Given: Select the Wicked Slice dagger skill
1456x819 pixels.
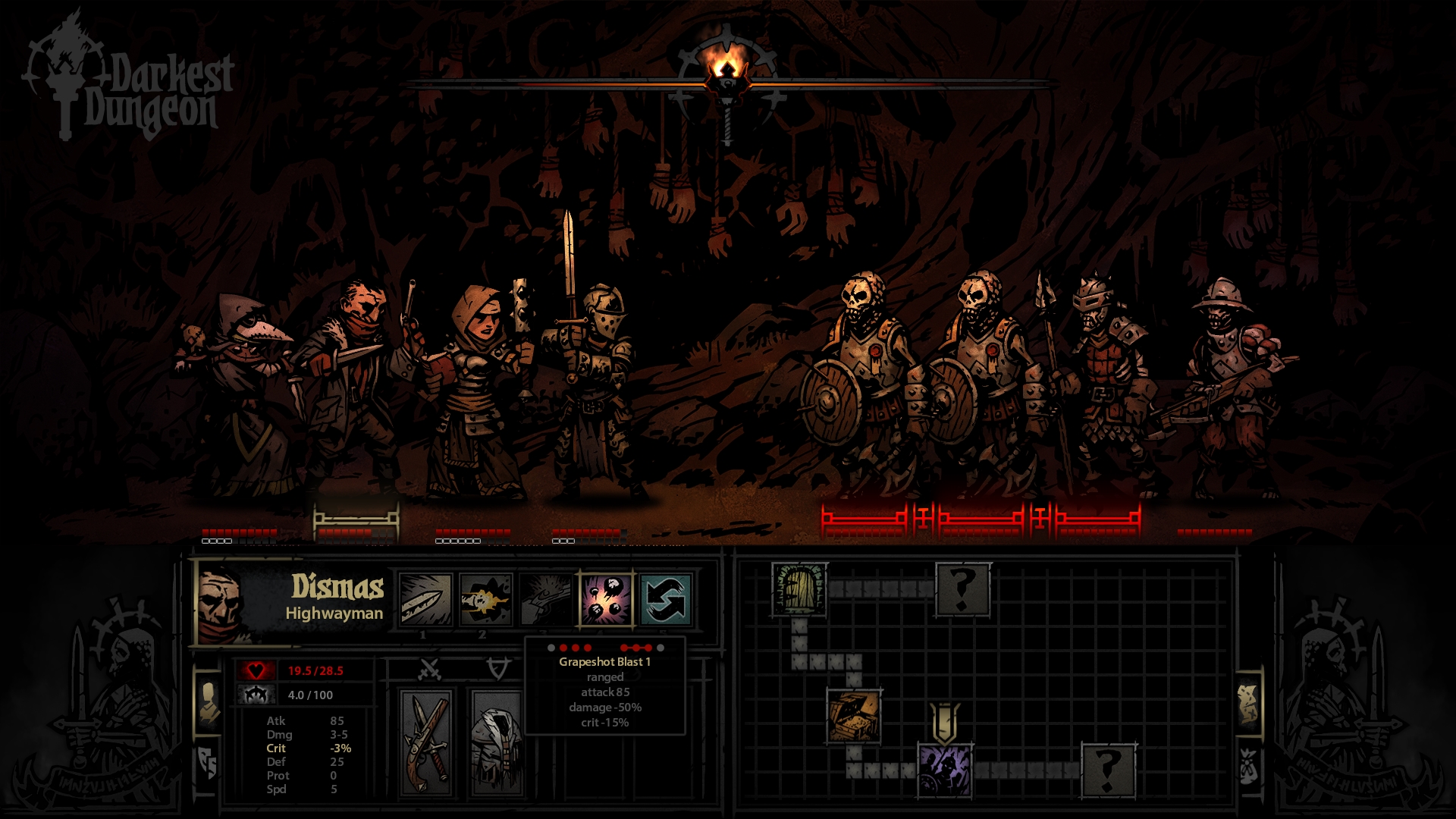Looking at the screenshot, I should point(425,599).
